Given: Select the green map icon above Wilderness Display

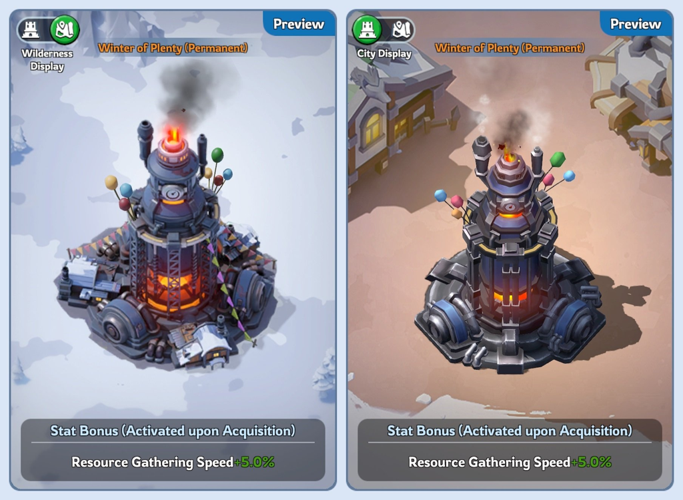Looking at the screenshot, I should click(x=64, y=30).
